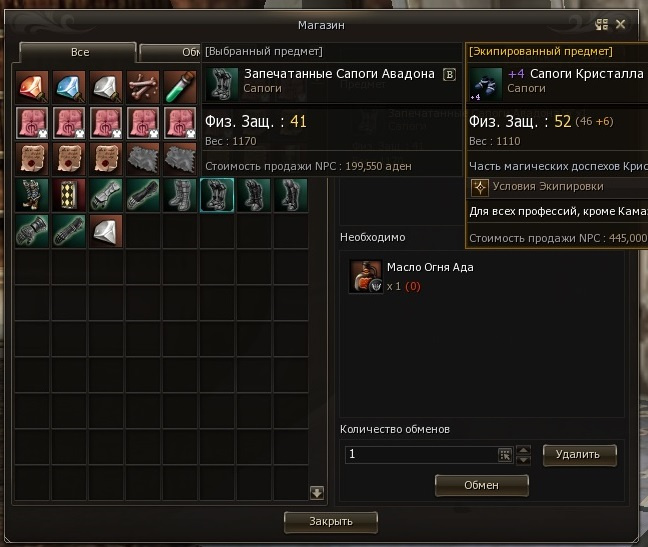Select the red crystal item
The width and height of the screenshot is (648, 547).
(x=33, y=87)
